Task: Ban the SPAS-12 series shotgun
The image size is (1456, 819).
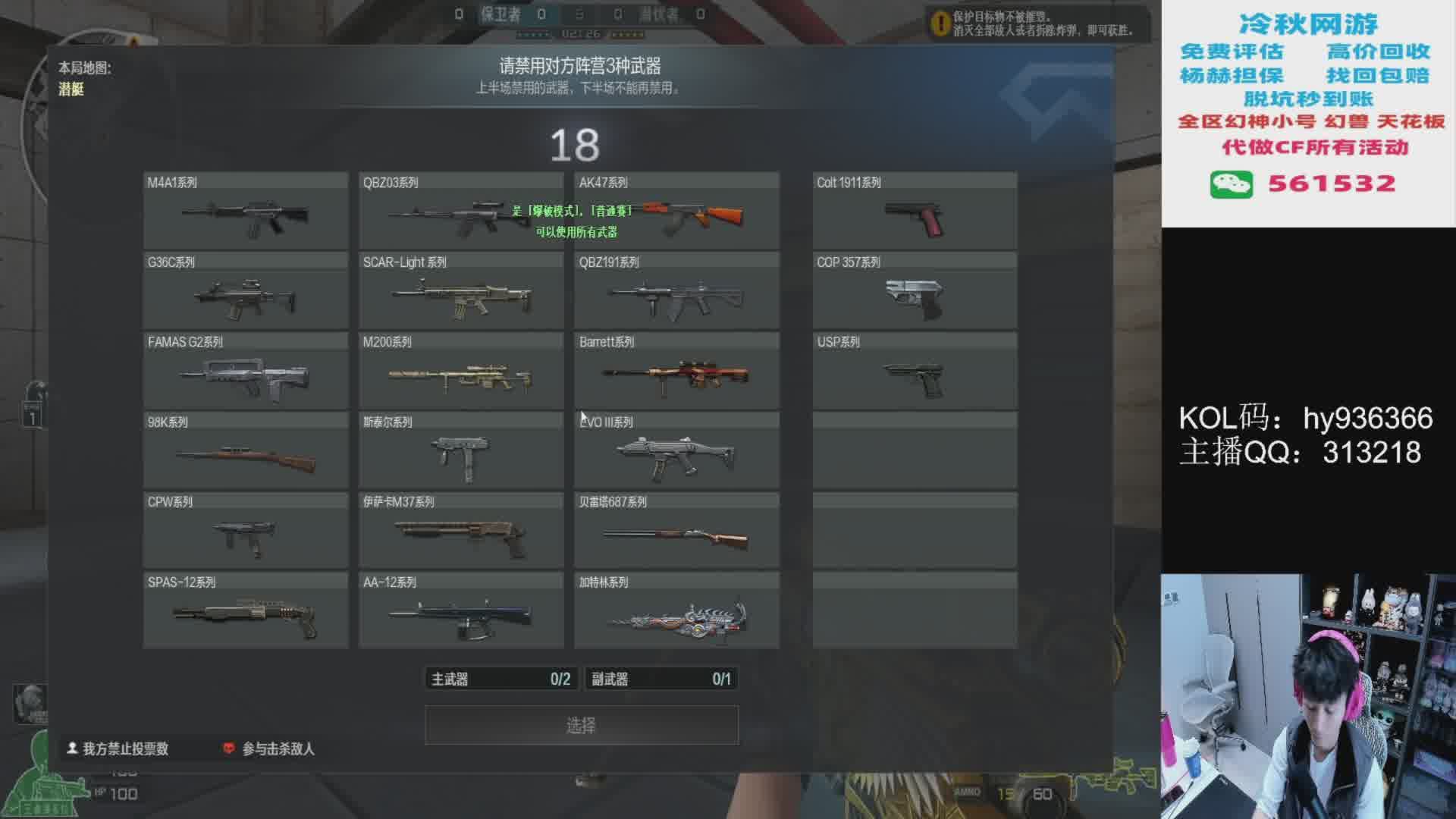Action: pyautogui.click(x=245, y=611)
